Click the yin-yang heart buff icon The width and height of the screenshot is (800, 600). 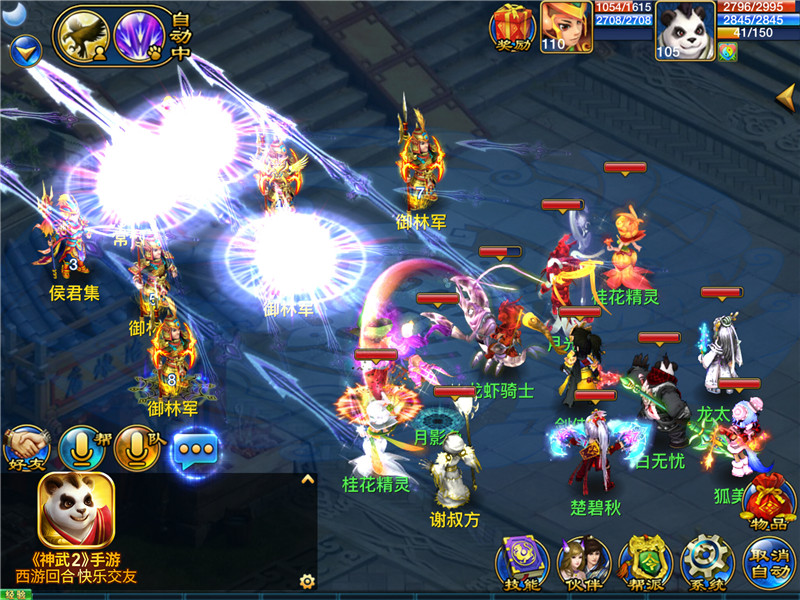[x=727, y=52]
